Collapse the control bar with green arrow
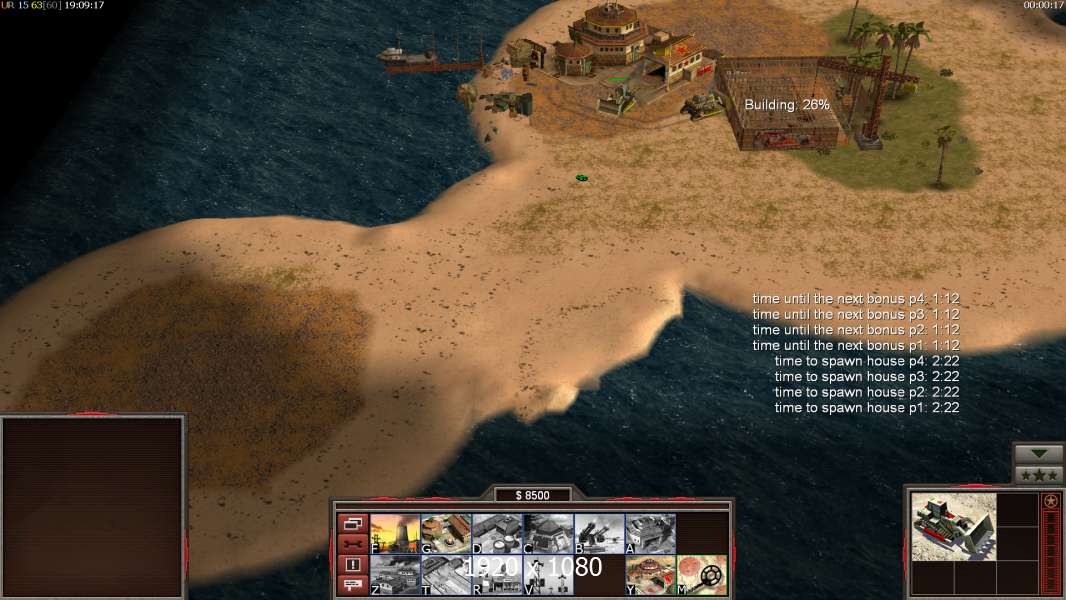Screen dimensions: 1066x600 (1039, 454)
